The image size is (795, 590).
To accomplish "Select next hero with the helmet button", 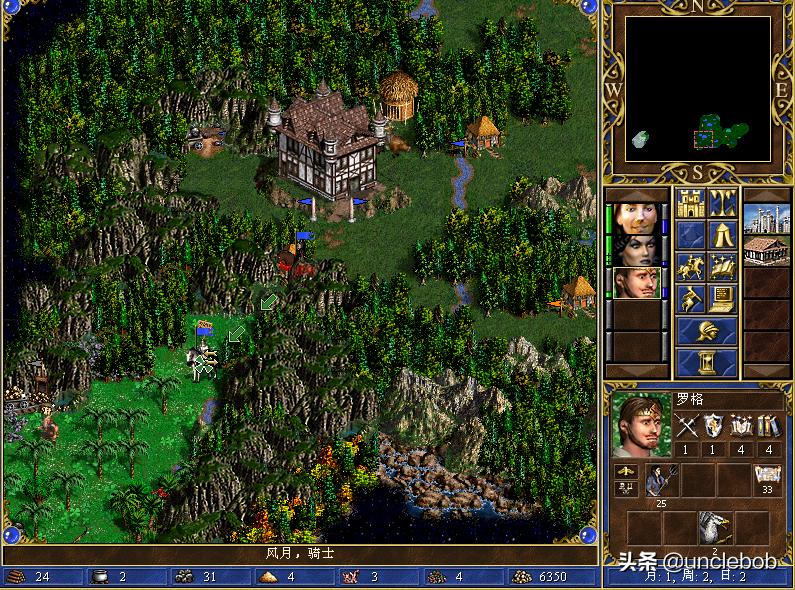I will tap(707, 330).
